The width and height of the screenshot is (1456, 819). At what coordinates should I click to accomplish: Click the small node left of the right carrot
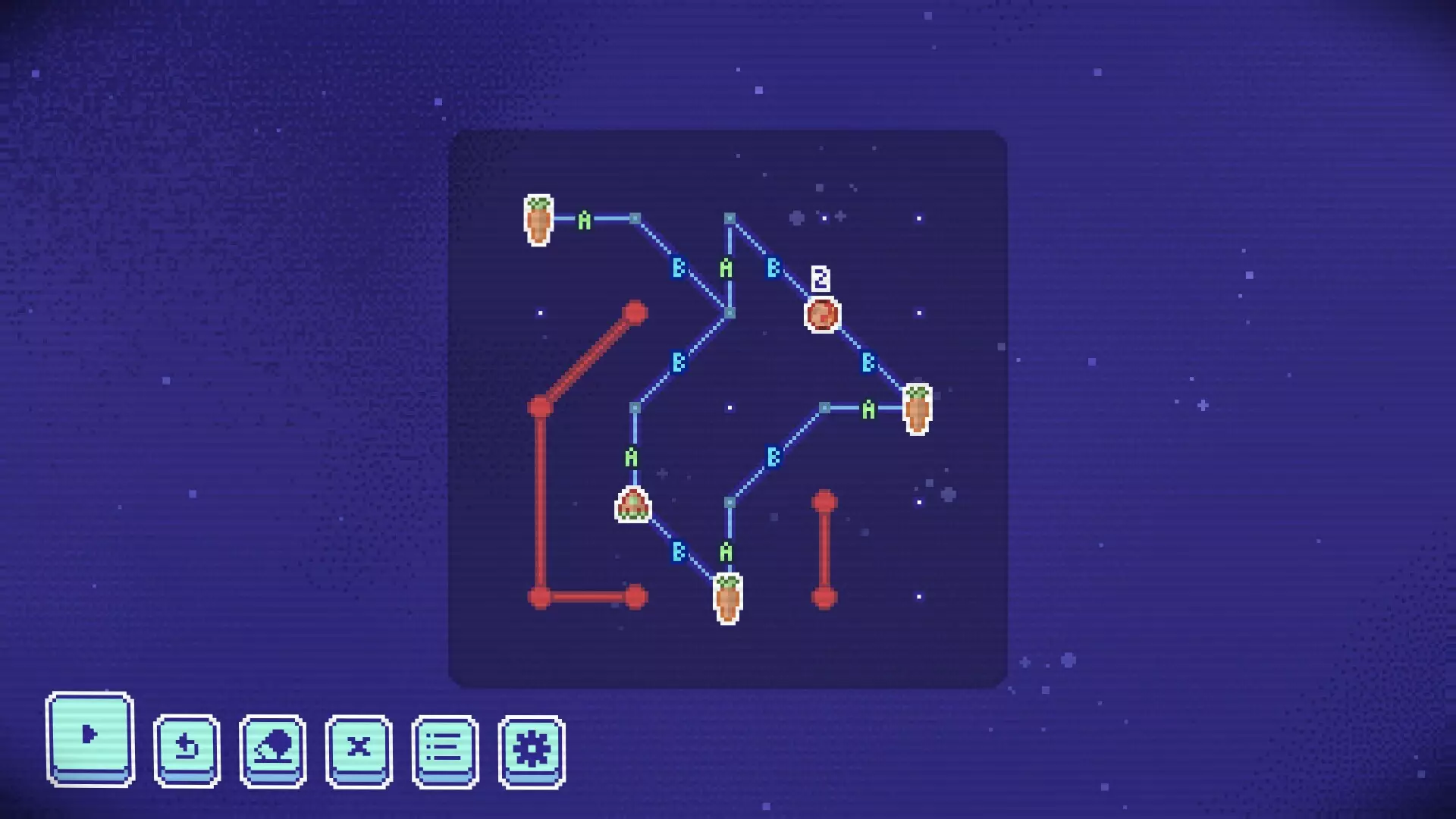825,408
